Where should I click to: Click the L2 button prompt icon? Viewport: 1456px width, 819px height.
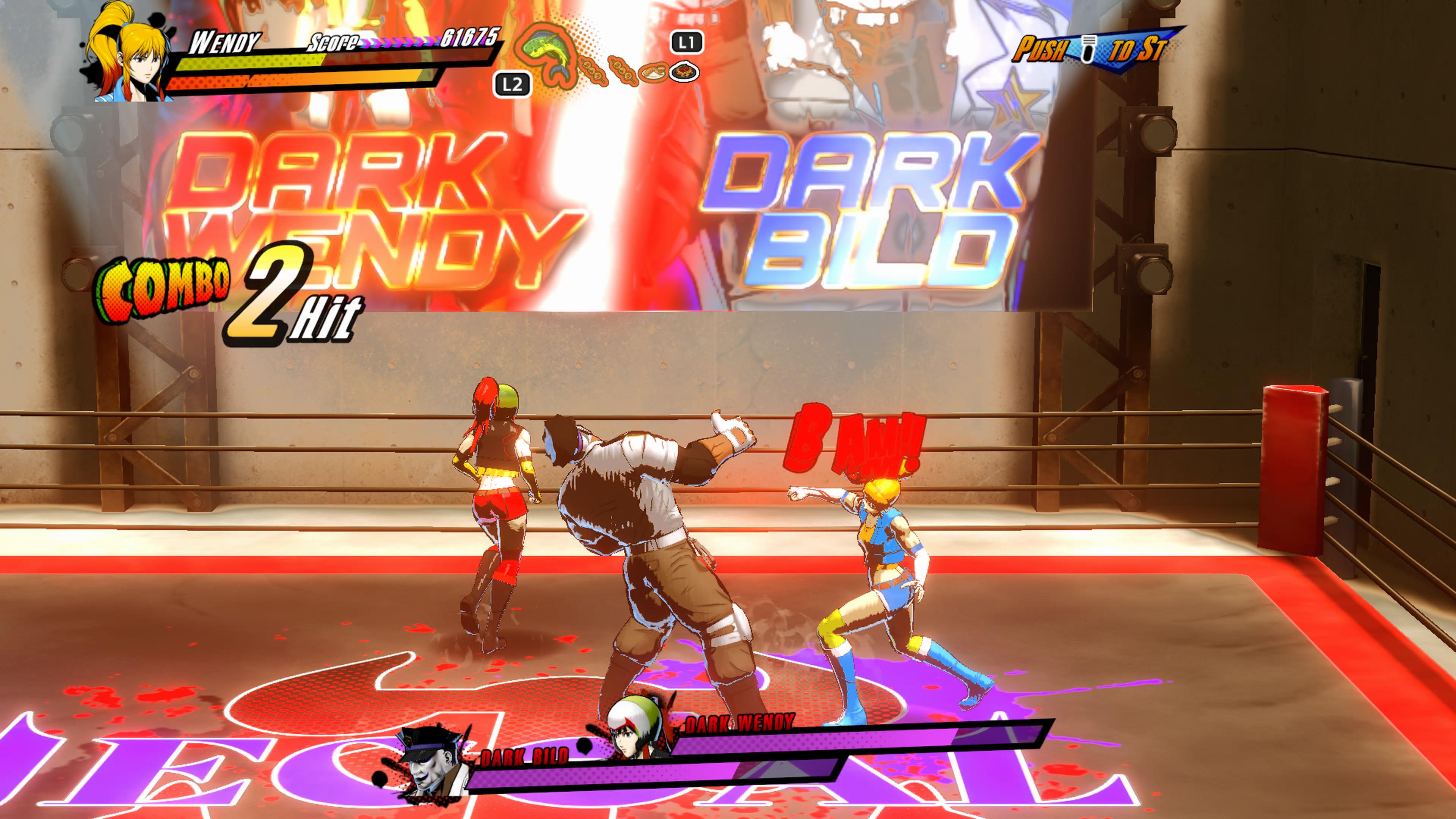click(513, 84)
